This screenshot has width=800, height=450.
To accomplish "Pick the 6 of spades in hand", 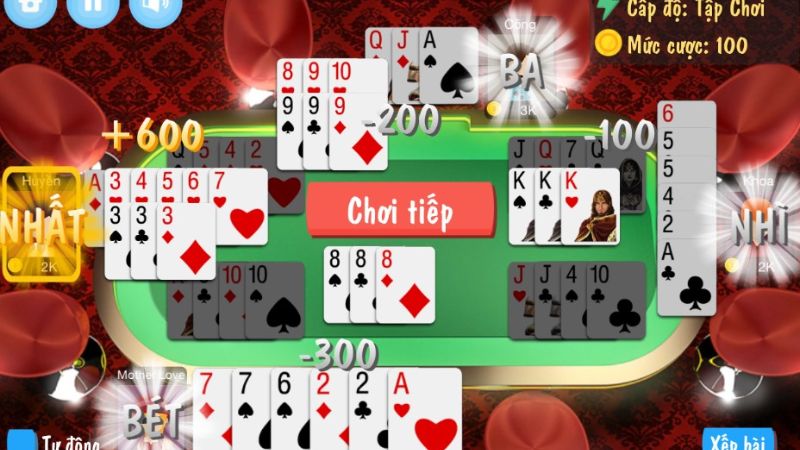I will (287, 410).
